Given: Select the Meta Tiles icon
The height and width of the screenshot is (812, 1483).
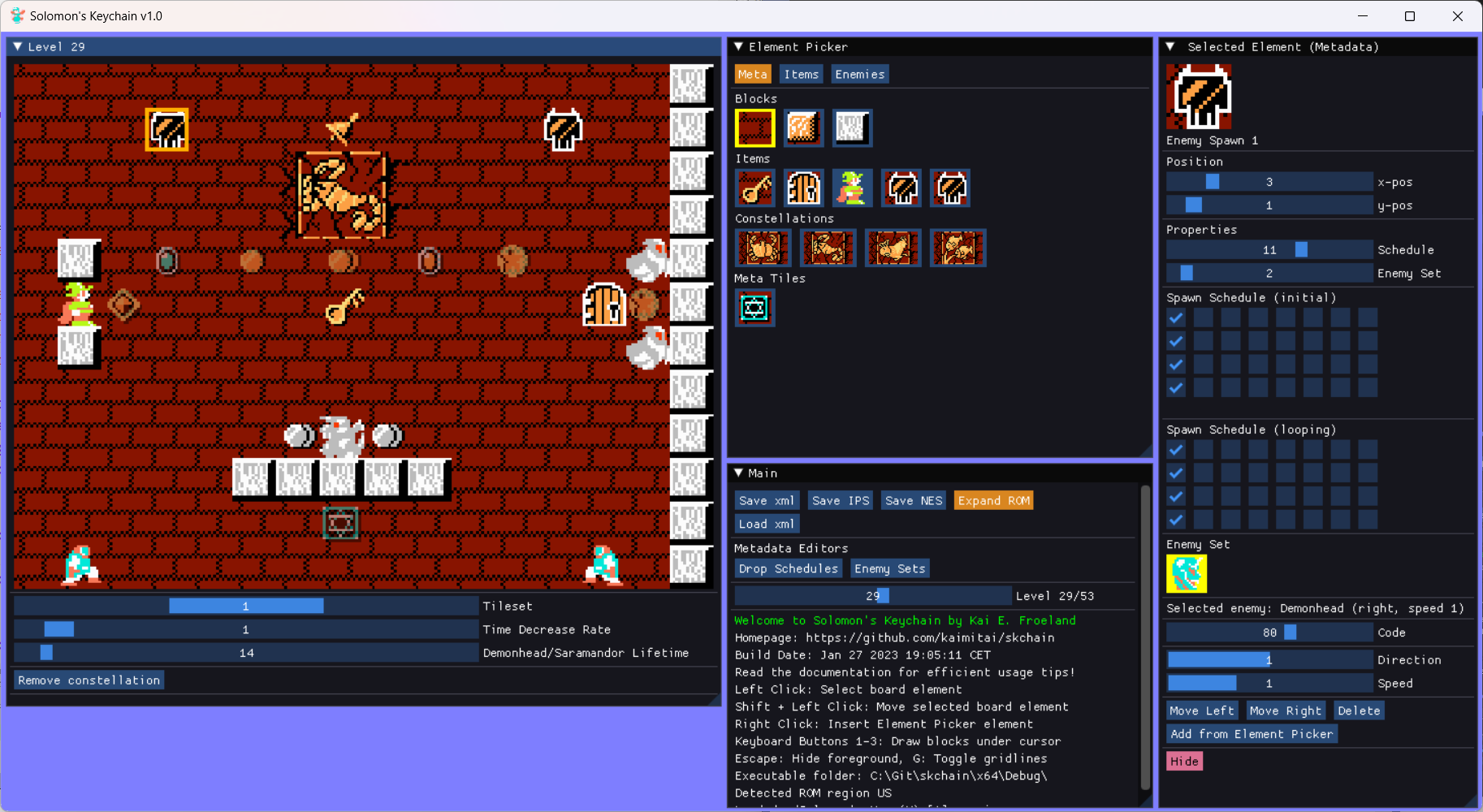Looking at the screenshot, I should coord(754,308).
